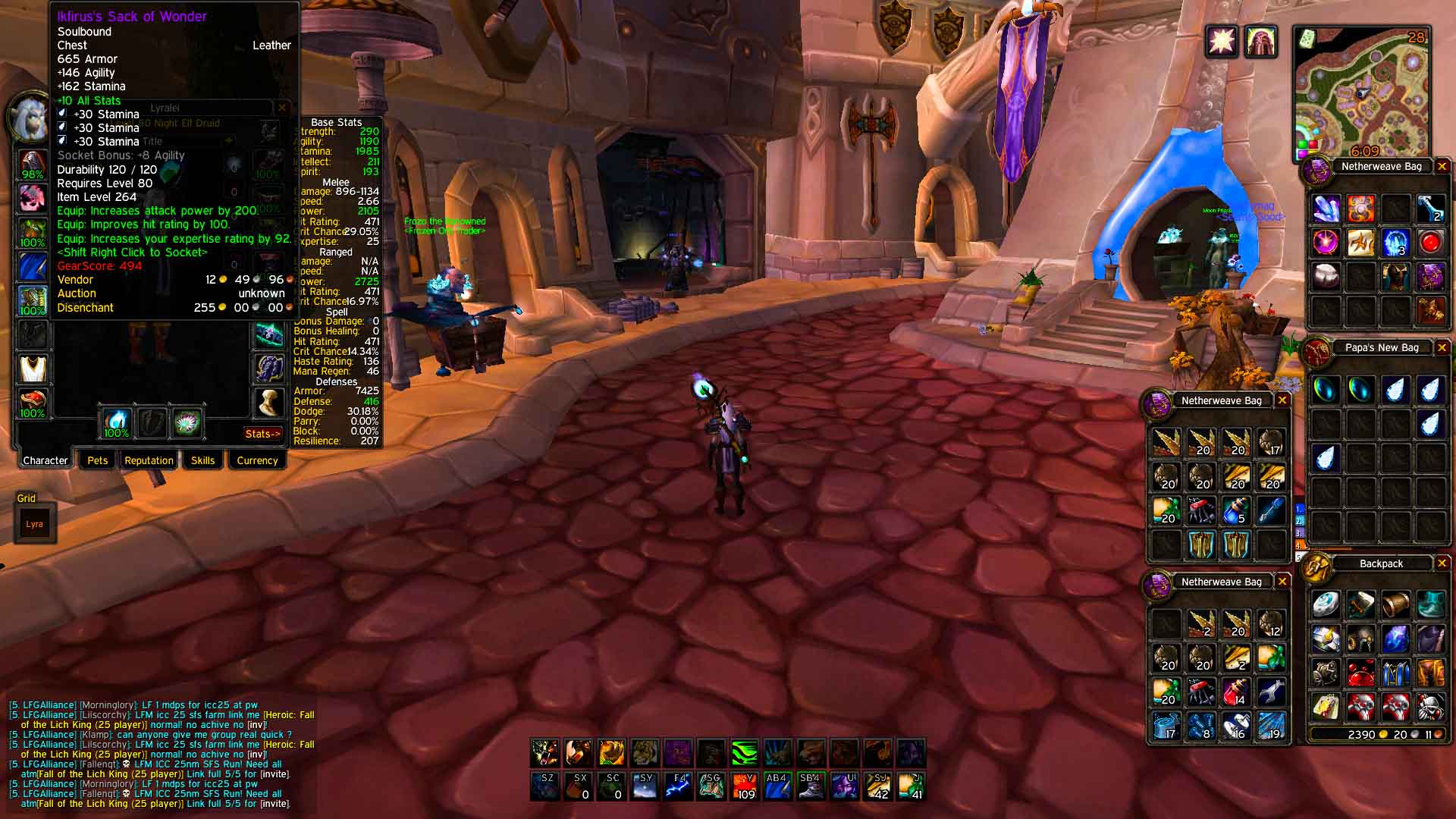Image resolution: width=1456 pixels, height=819 pixels.
Task: Select the red action slot showing 109
Action: point(744,786)
